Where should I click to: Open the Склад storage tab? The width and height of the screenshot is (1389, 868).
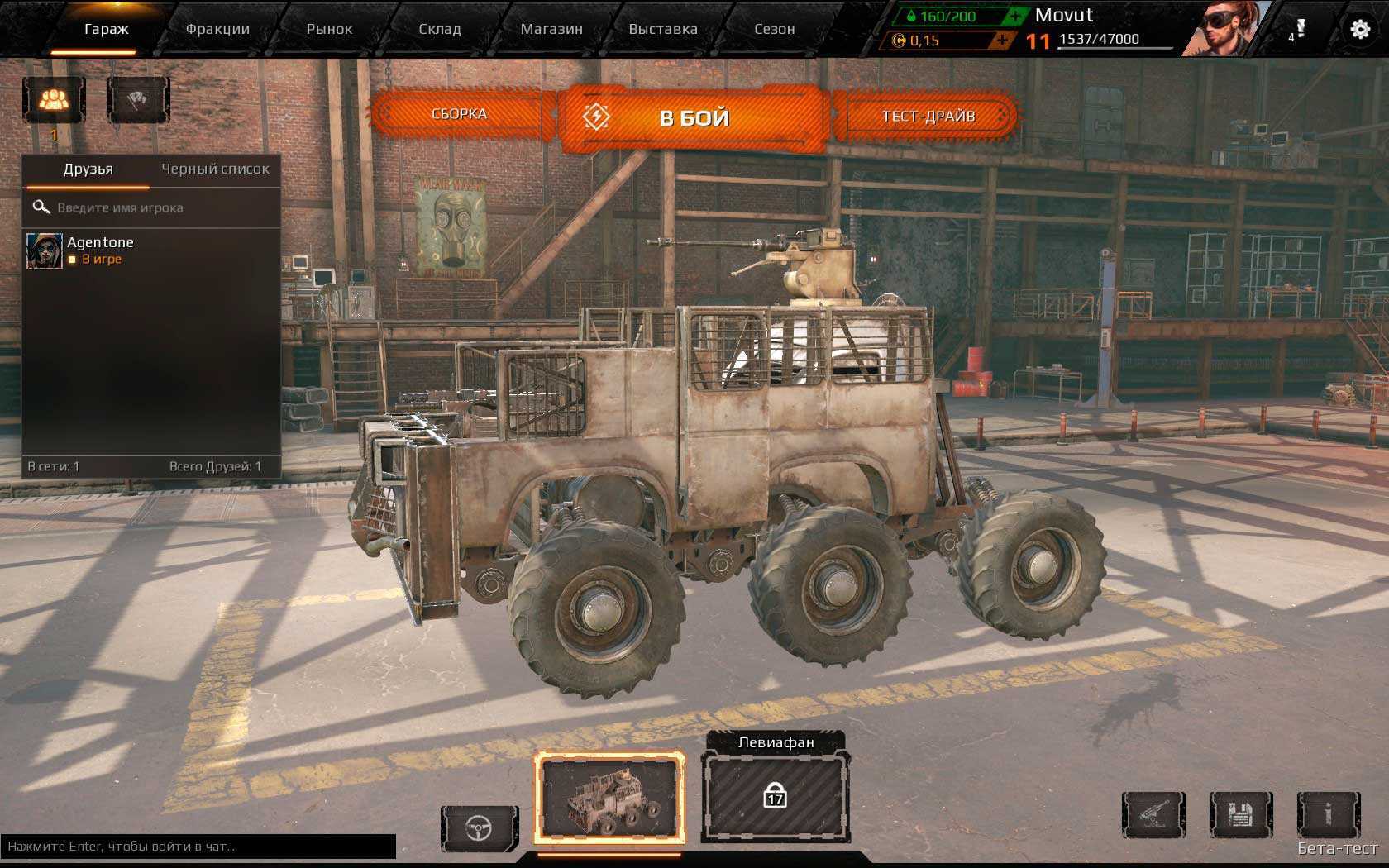click(439, 29)
